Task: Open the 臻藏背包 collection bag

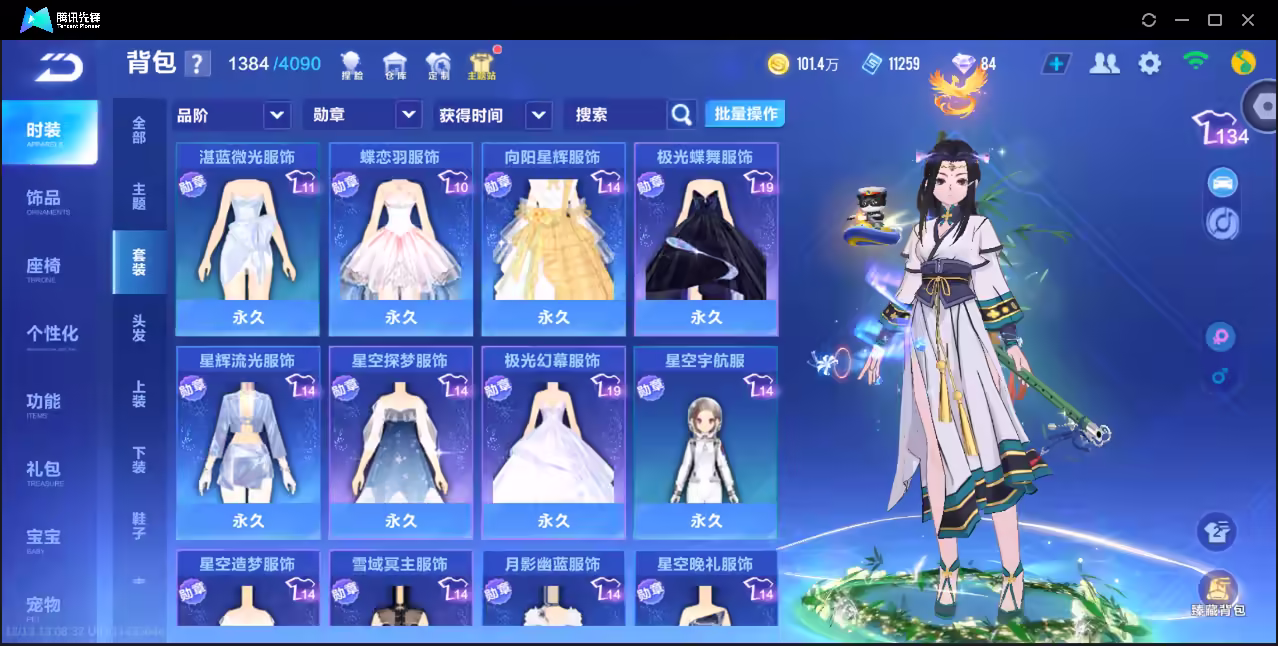Action: (x=1217, y=594)
